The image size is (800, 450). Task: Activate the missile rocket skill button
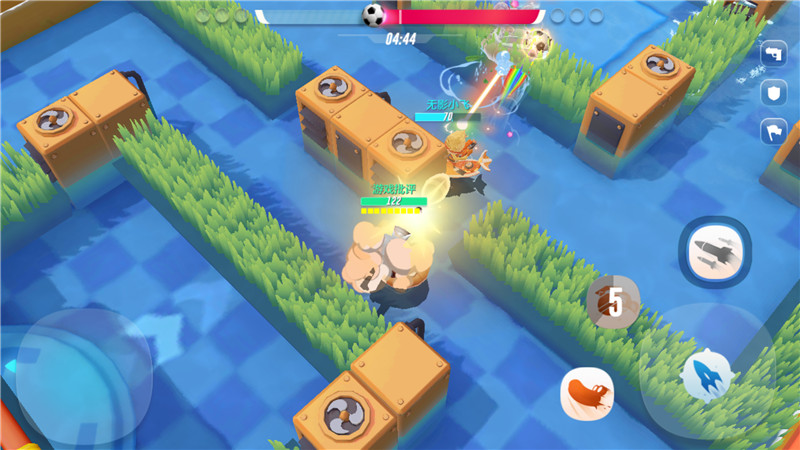(710, 250)
